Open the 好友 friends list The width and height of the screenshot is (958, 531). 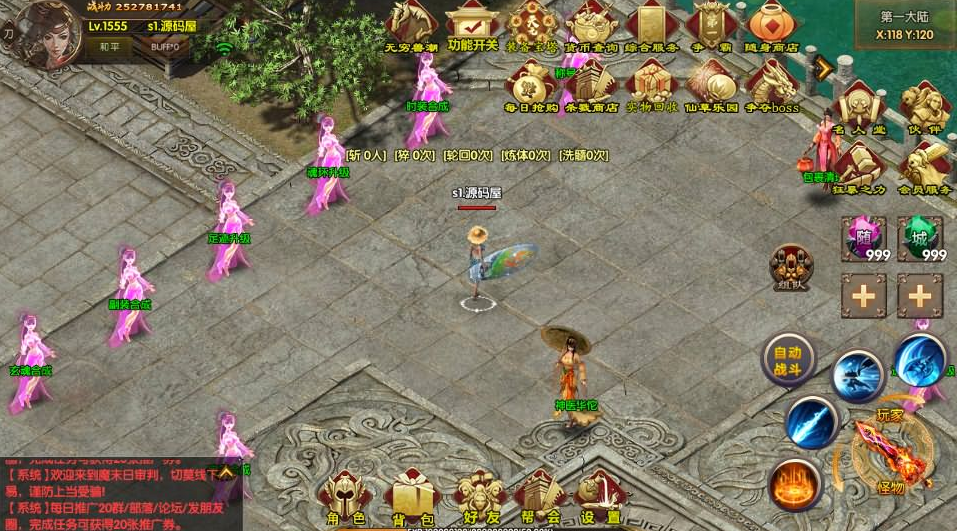click(476, 497)
